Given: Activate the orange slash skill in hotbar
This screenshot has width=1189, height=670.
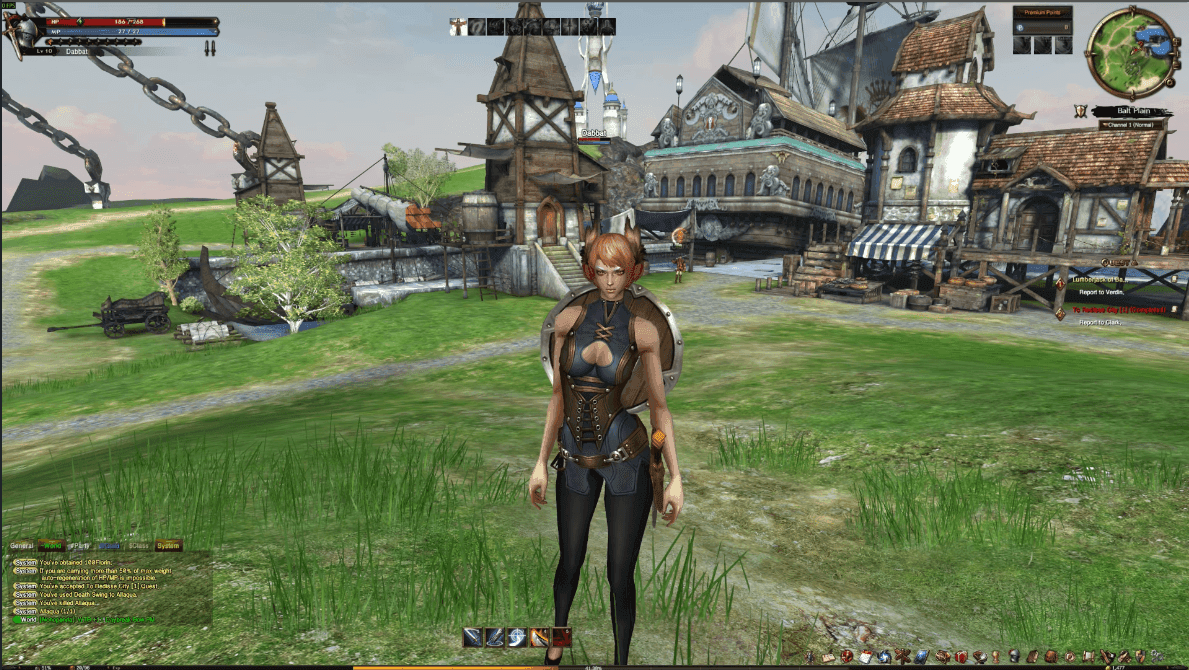Looking at the screenshot, I should pyautogui.click(x=539, y=637).
